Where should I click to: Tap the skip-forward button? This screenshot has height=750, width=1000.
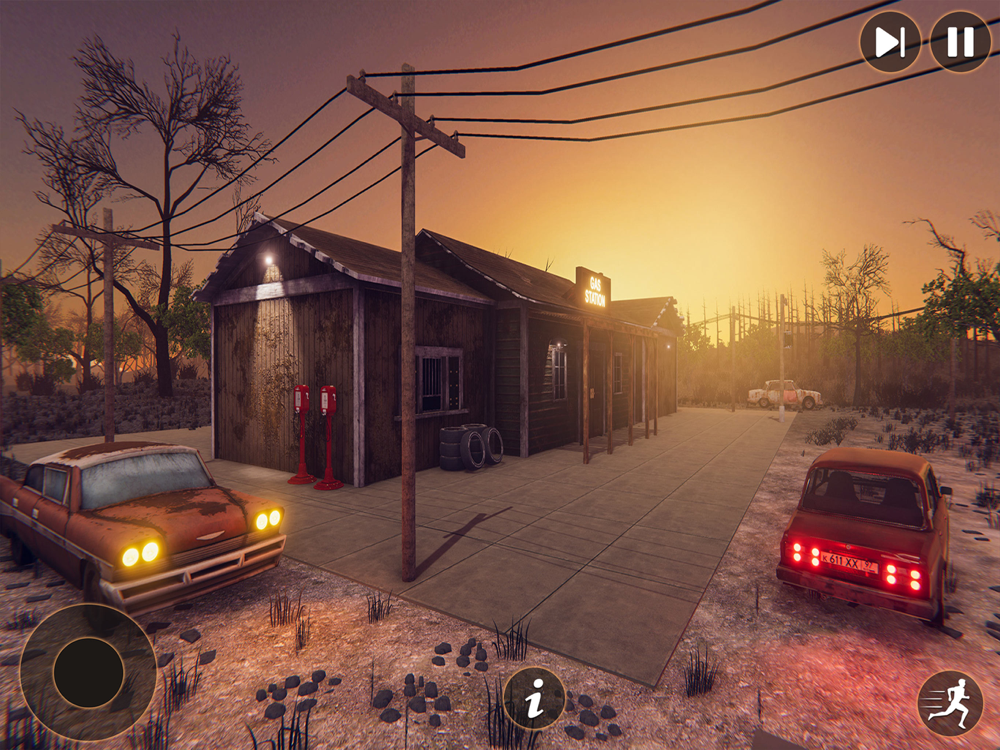(x=890, y=42)
